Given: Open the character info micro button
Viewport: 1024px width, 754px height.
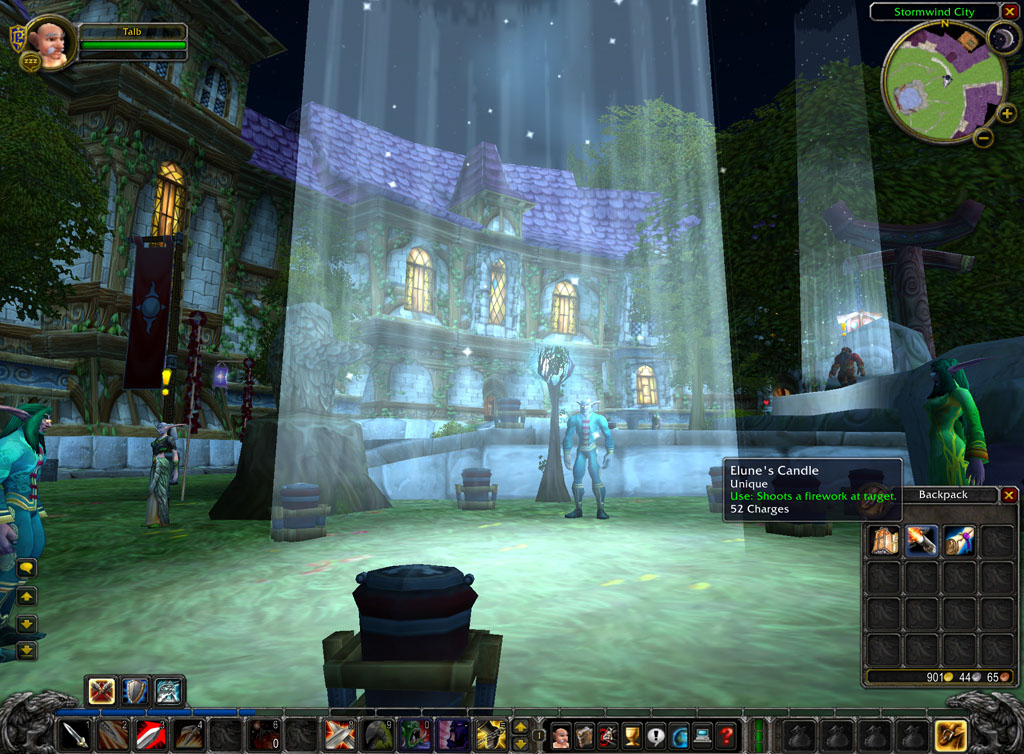Looking at the screenshot, I should pyautogui.click(x=562, y=737).
